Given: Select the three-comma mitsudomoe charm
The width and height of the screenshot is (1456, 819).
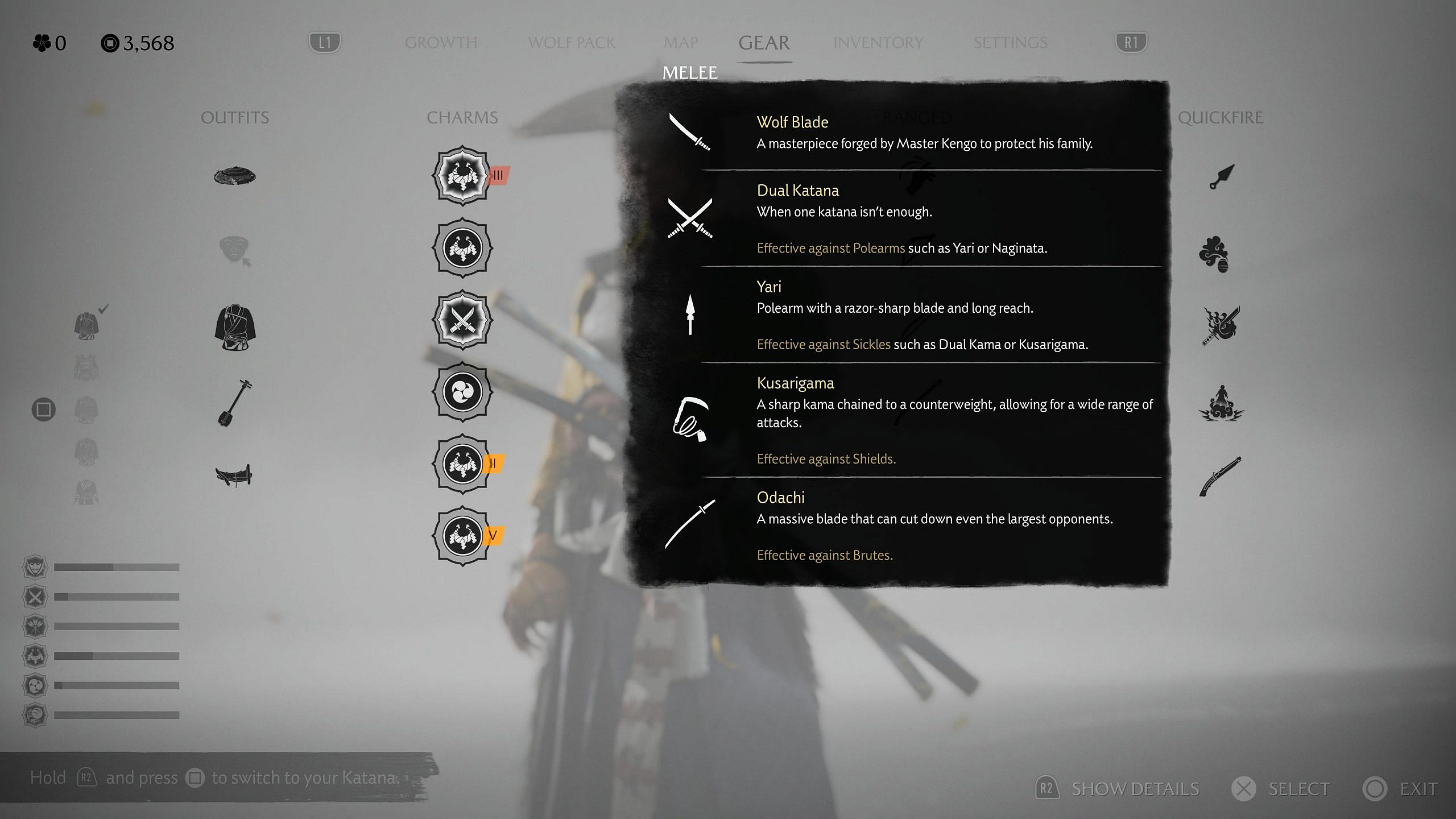Looking at the screenshot, I should pos(462,392).
